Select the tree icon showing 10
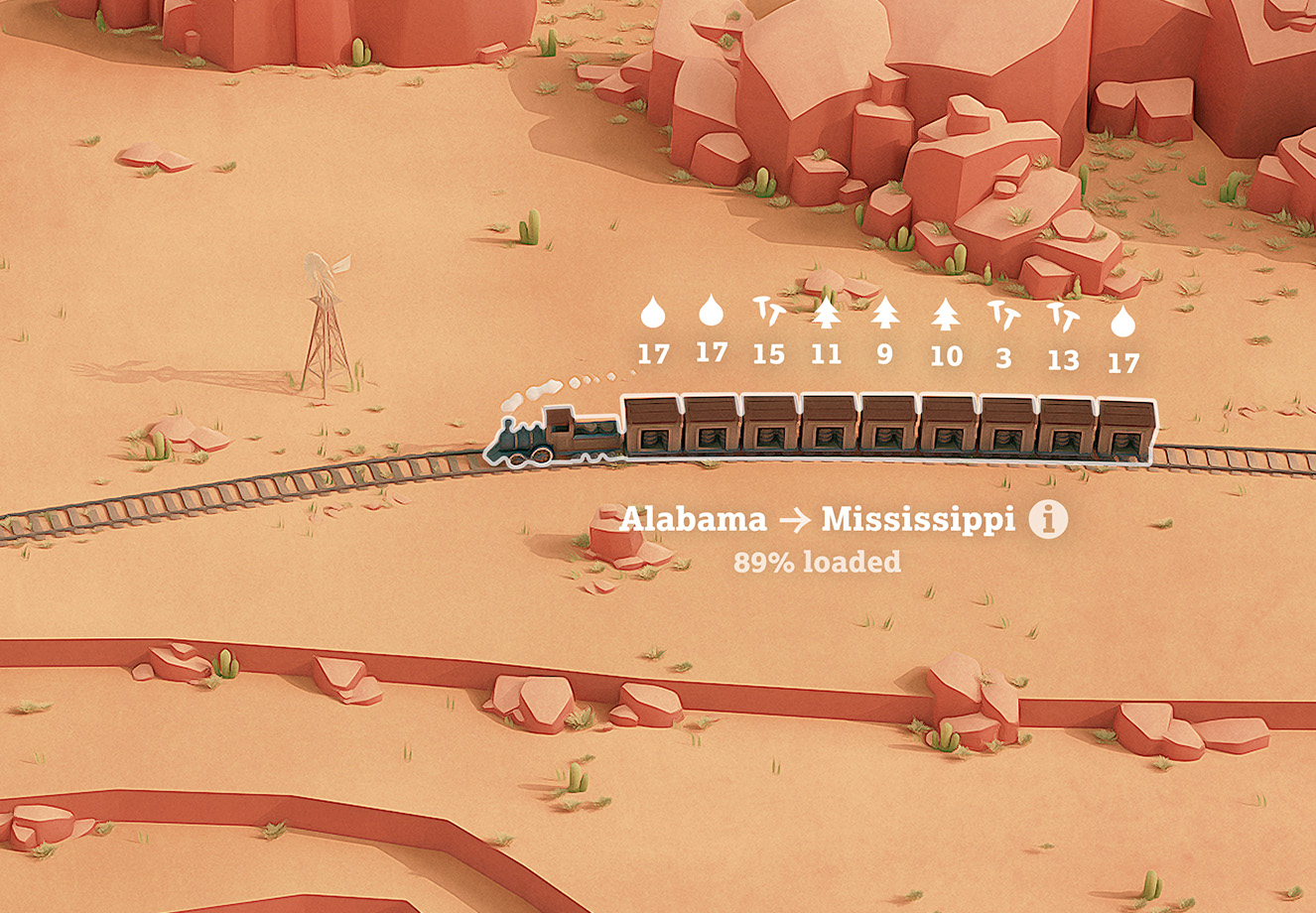Screen dimensions: 1316x913 coord(945,316)
